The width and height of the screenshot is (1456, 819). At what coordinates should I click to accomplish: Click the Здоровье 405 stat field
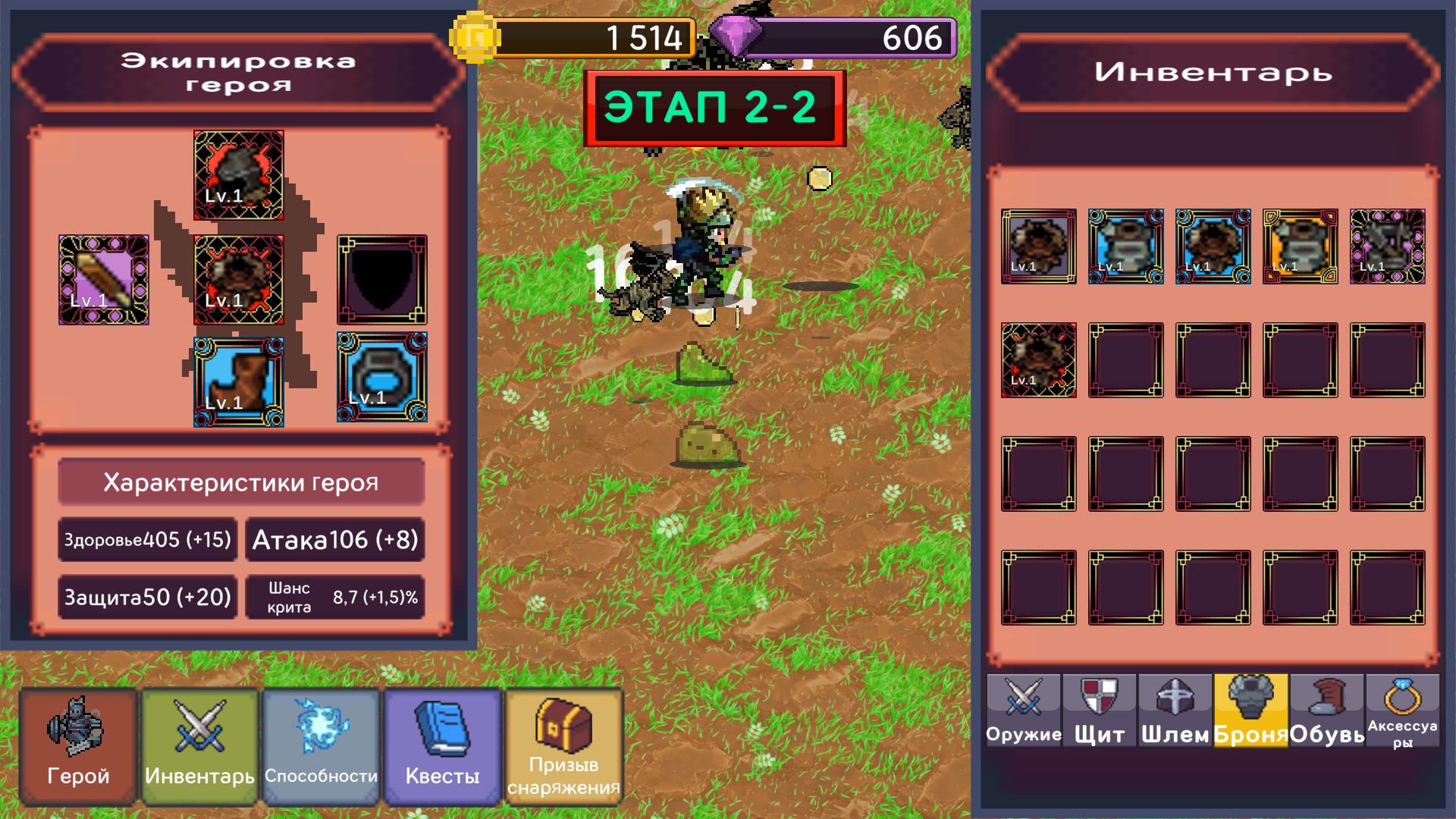[x=146, y=539]
